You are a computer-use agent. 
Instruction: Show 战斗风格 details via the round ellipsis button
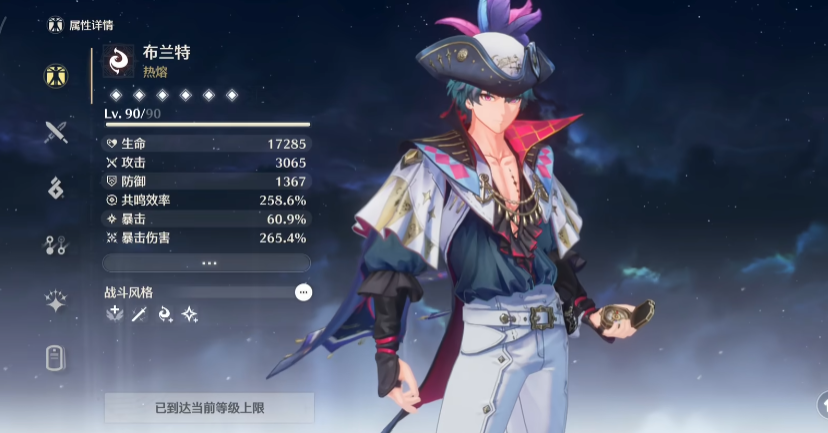point(303,292)
